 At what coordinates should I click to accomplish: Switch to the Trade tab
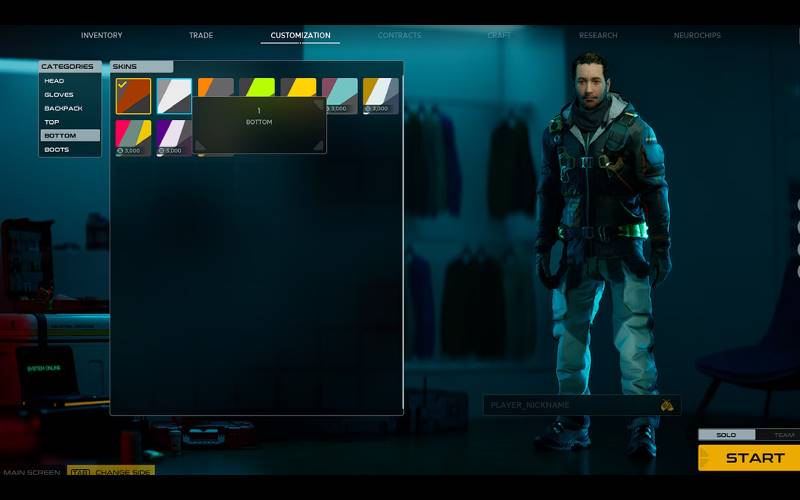click(x=201, y=35)
